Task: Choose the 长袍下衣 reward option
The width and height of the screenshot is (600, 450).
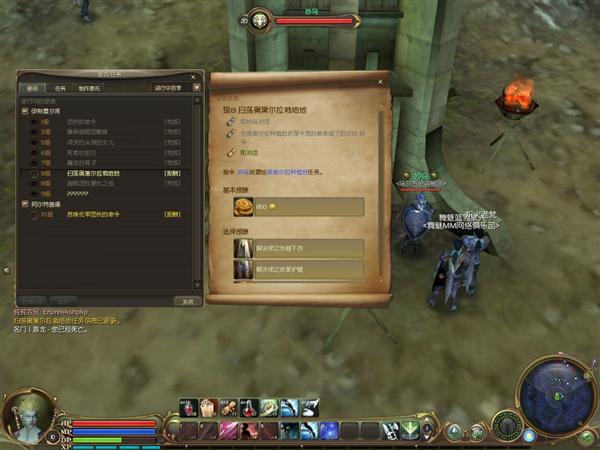Action: 298,248
